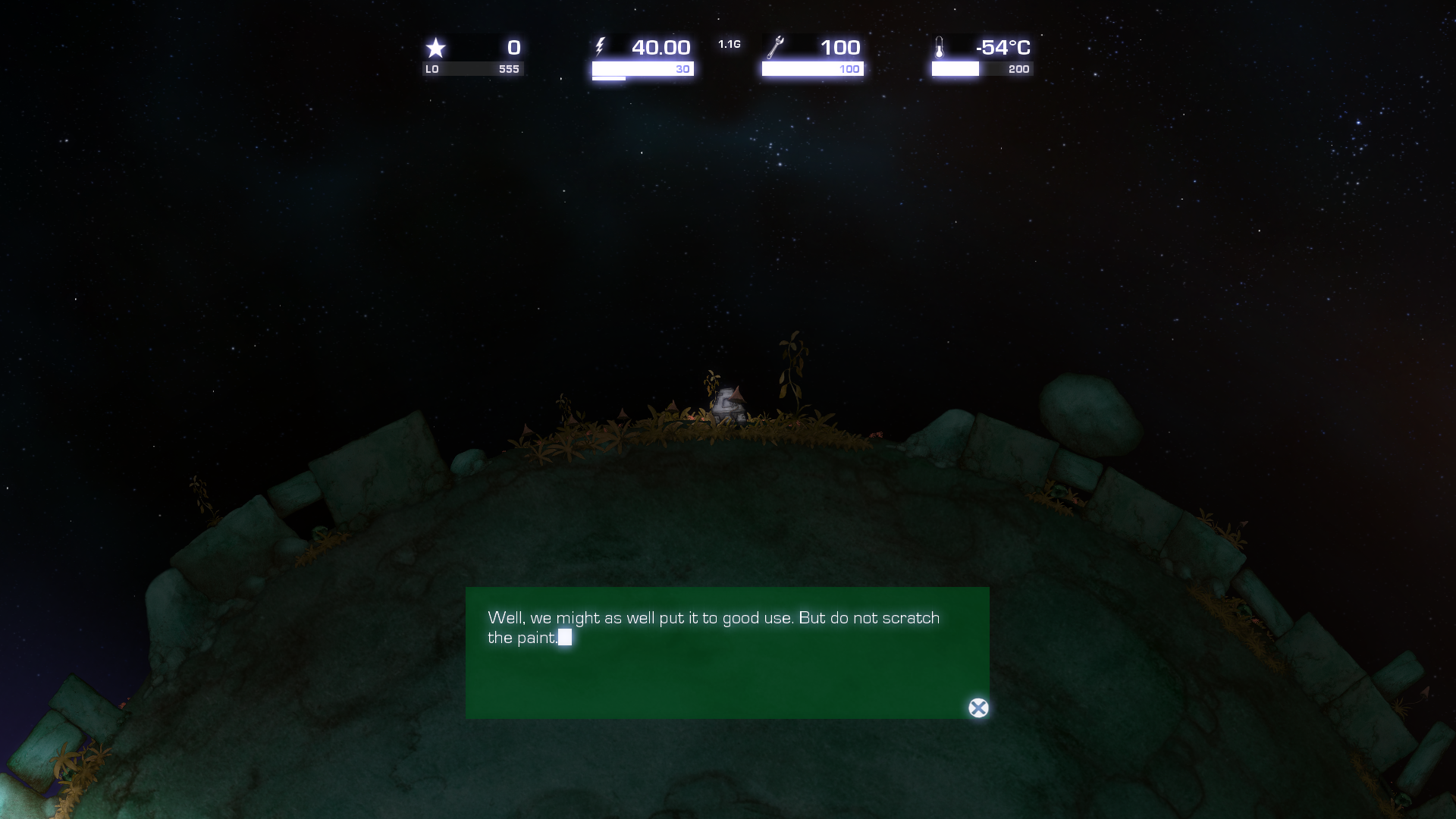Image resolution: width=1456 pixels, height=819 pixels.
Task: Click the wrench repair icon
Action: [775, 45]
